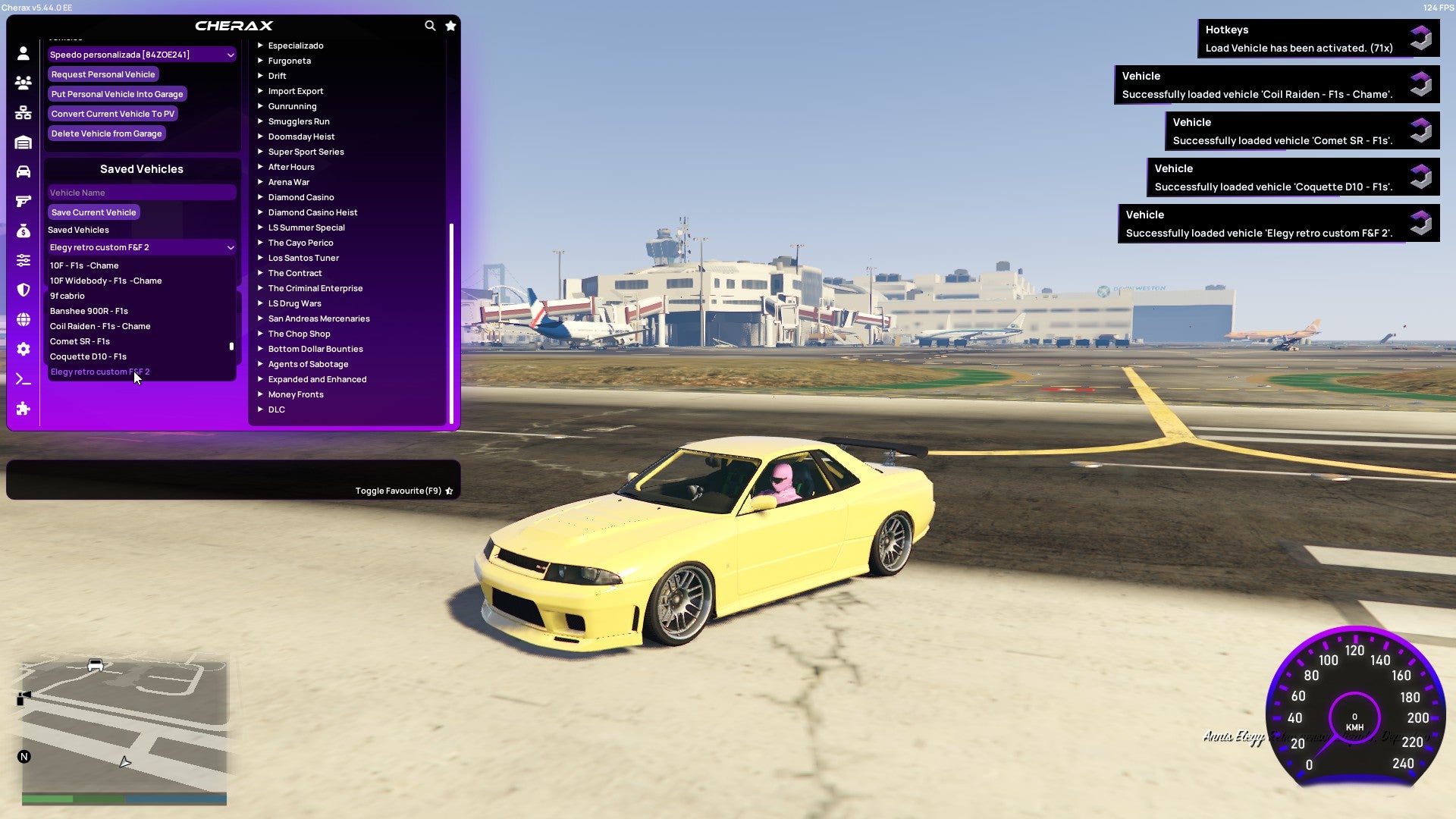
Task: Open the Money bag icon
Action: [23, 230]
